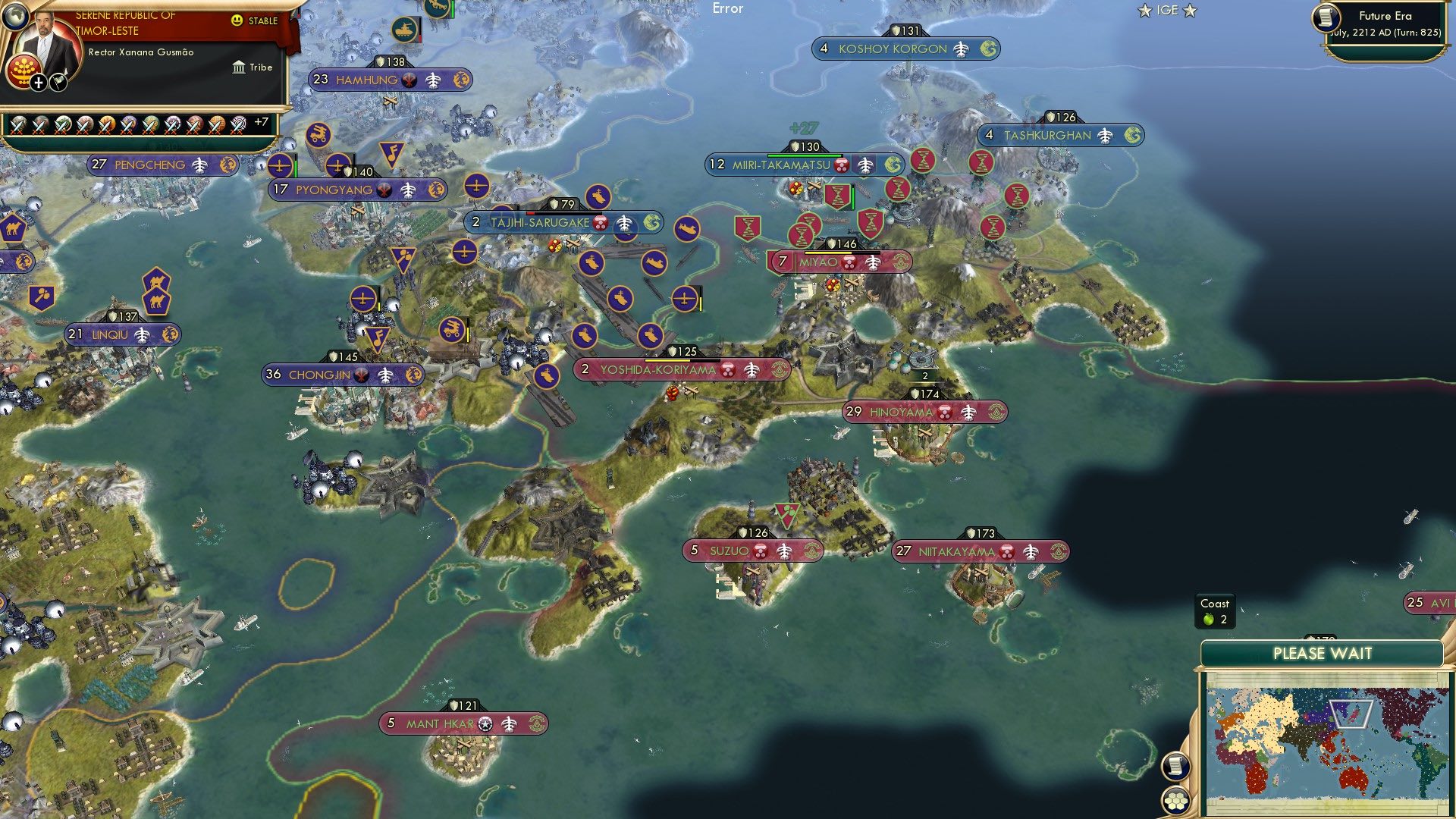Toggle strategic view with the hex icon
Viewport: 1456px width, 819px height.
(1175, 802)
